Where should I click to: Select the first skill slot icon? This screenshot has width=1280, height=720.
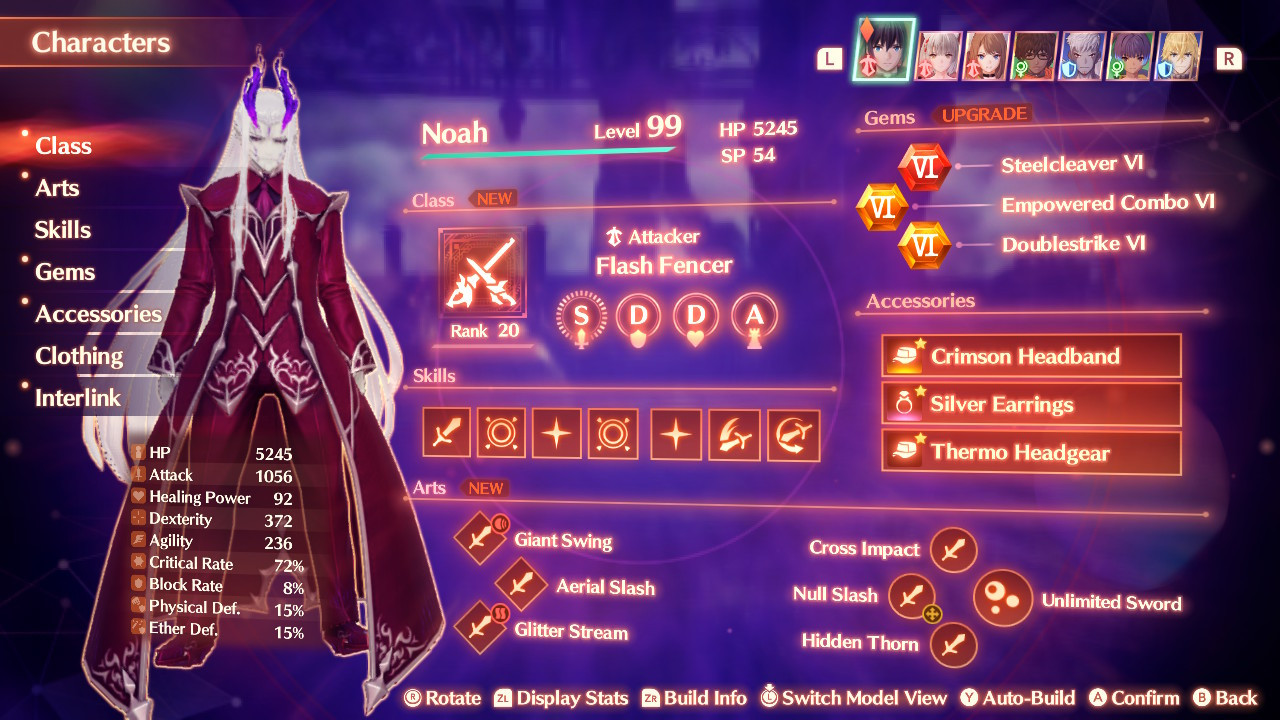click(x=446, y=433)
